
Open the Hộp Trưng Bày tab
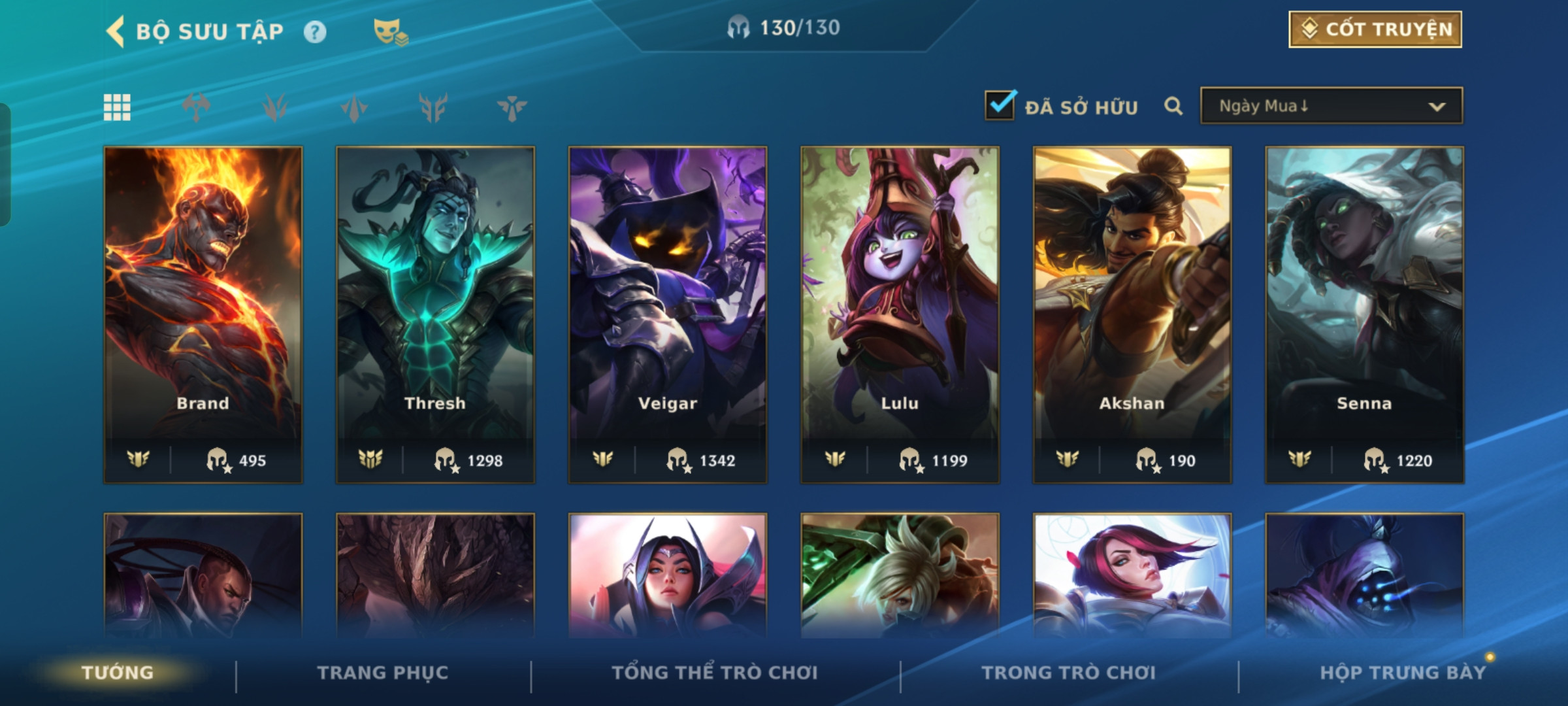point(1402,672)
